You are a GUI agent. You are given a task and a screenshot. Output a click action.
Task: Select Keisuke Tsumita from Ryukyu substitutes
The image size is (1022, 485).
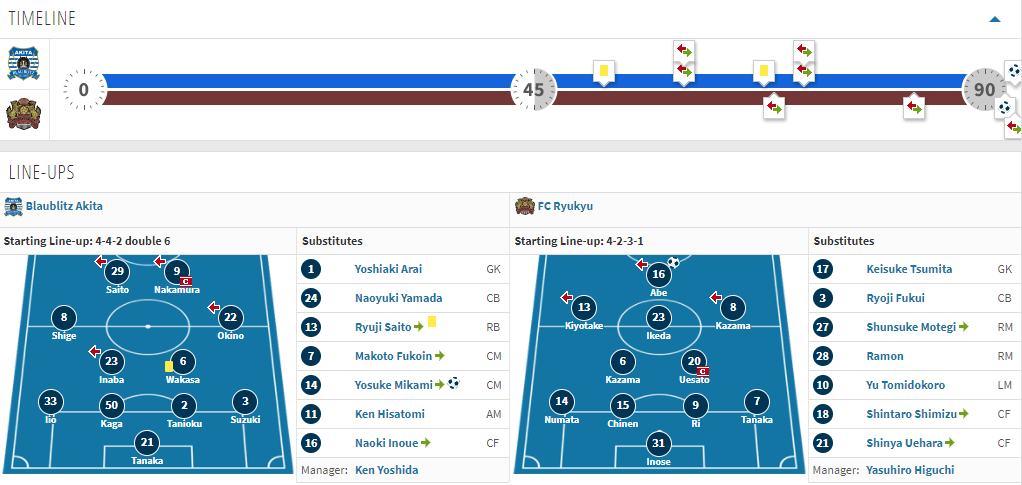click(909, 269)
